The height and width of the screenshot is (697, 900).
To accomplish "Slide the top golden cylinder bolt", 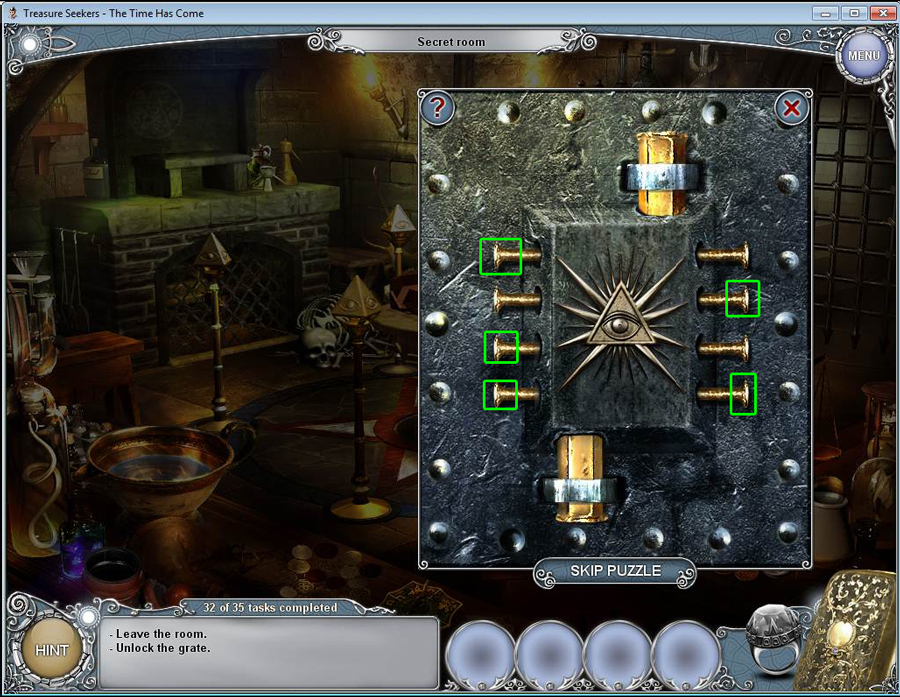I will pyautogui.click(x=659, y=172).
